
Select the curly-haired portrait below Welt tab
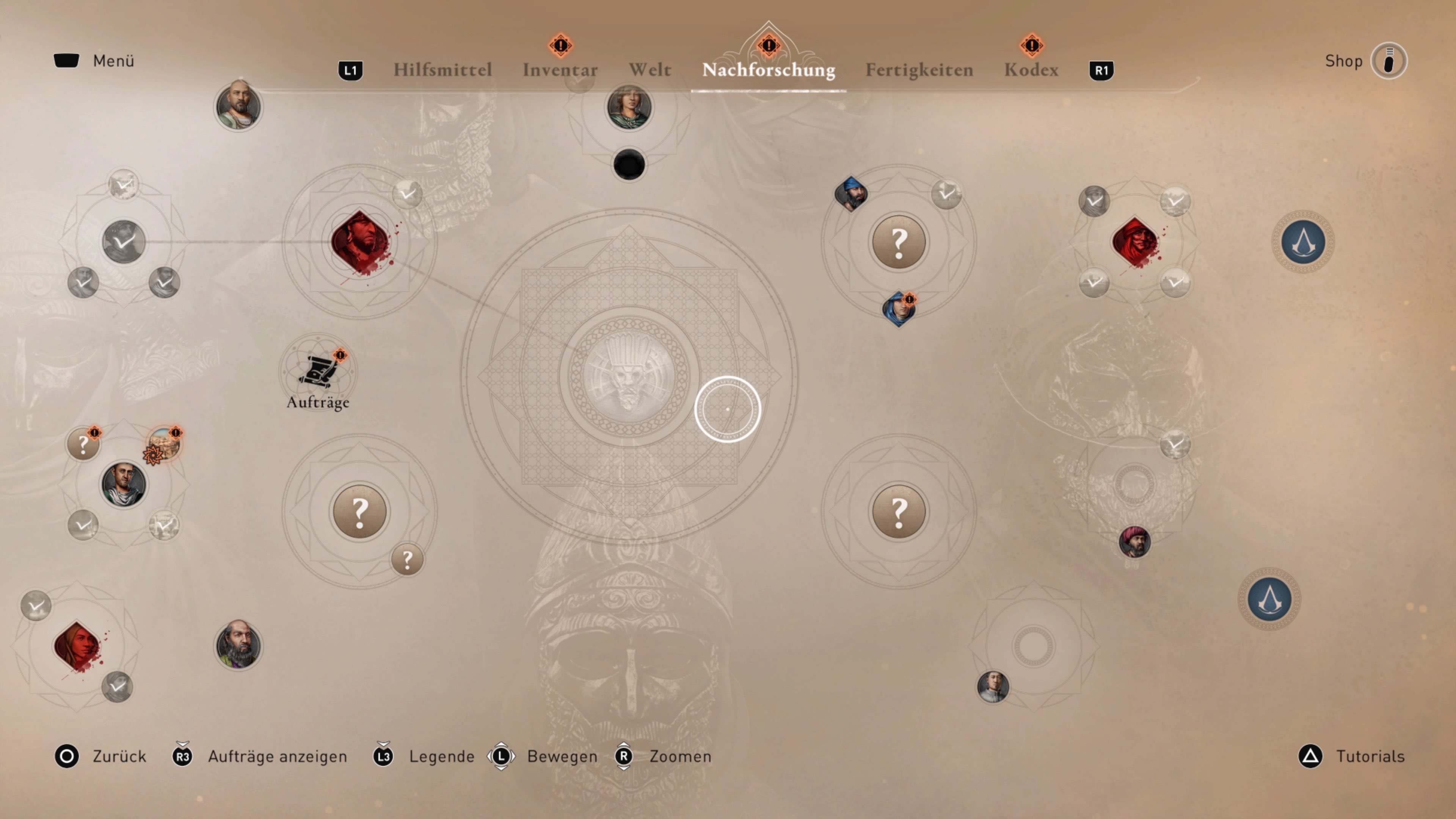pyautogui.click(x=629, y=107)
